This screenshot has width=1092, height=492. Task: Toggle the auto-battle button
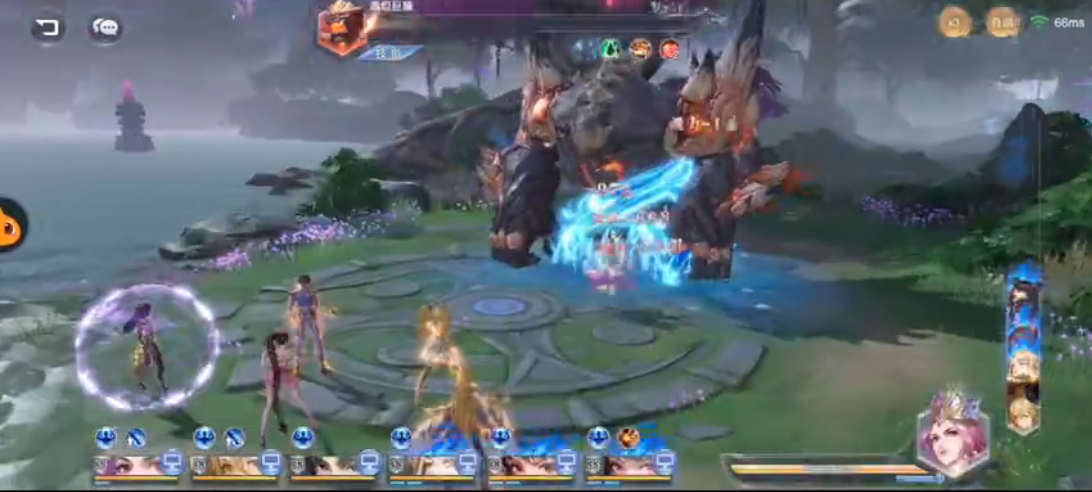tap(1002, 22)
